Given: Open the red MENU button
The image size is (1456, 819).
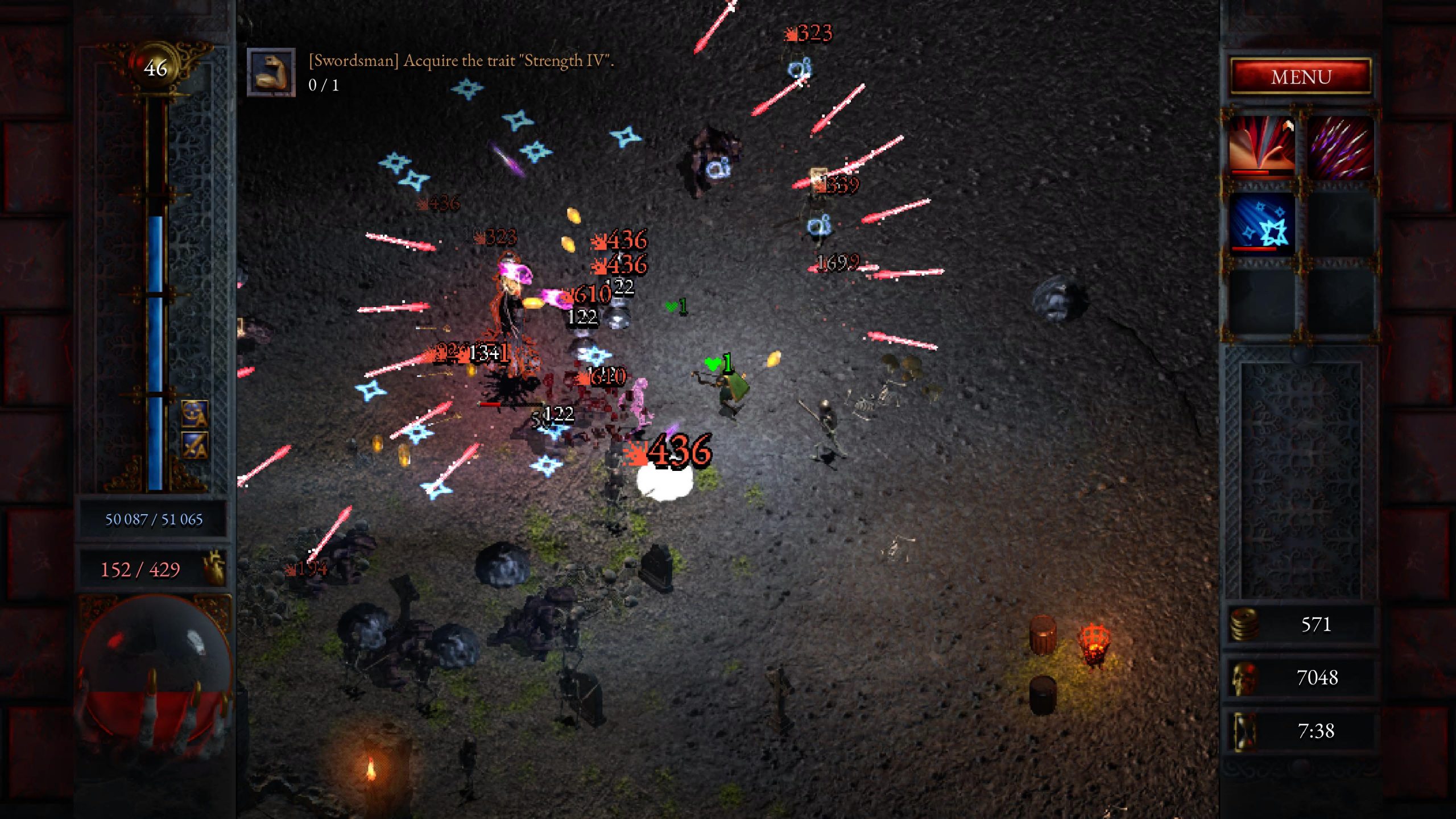Looking at the screenshot, I should click(x=1301, y=76).
